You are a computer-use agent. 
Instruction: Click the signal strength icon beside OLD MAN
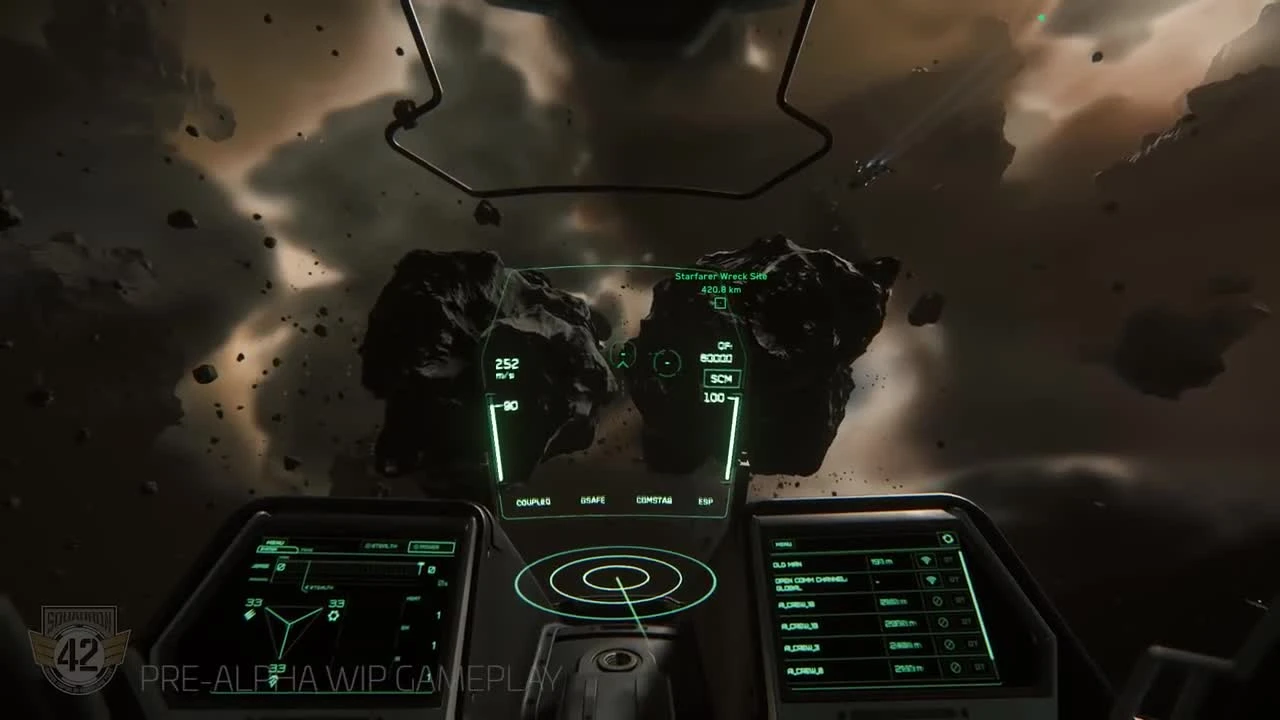[x=926, y=561]
